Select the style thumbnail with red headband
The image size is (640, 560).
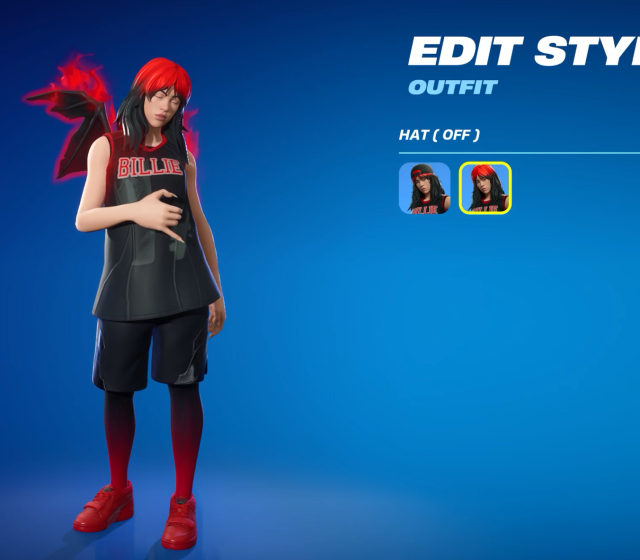pos(425,188)
